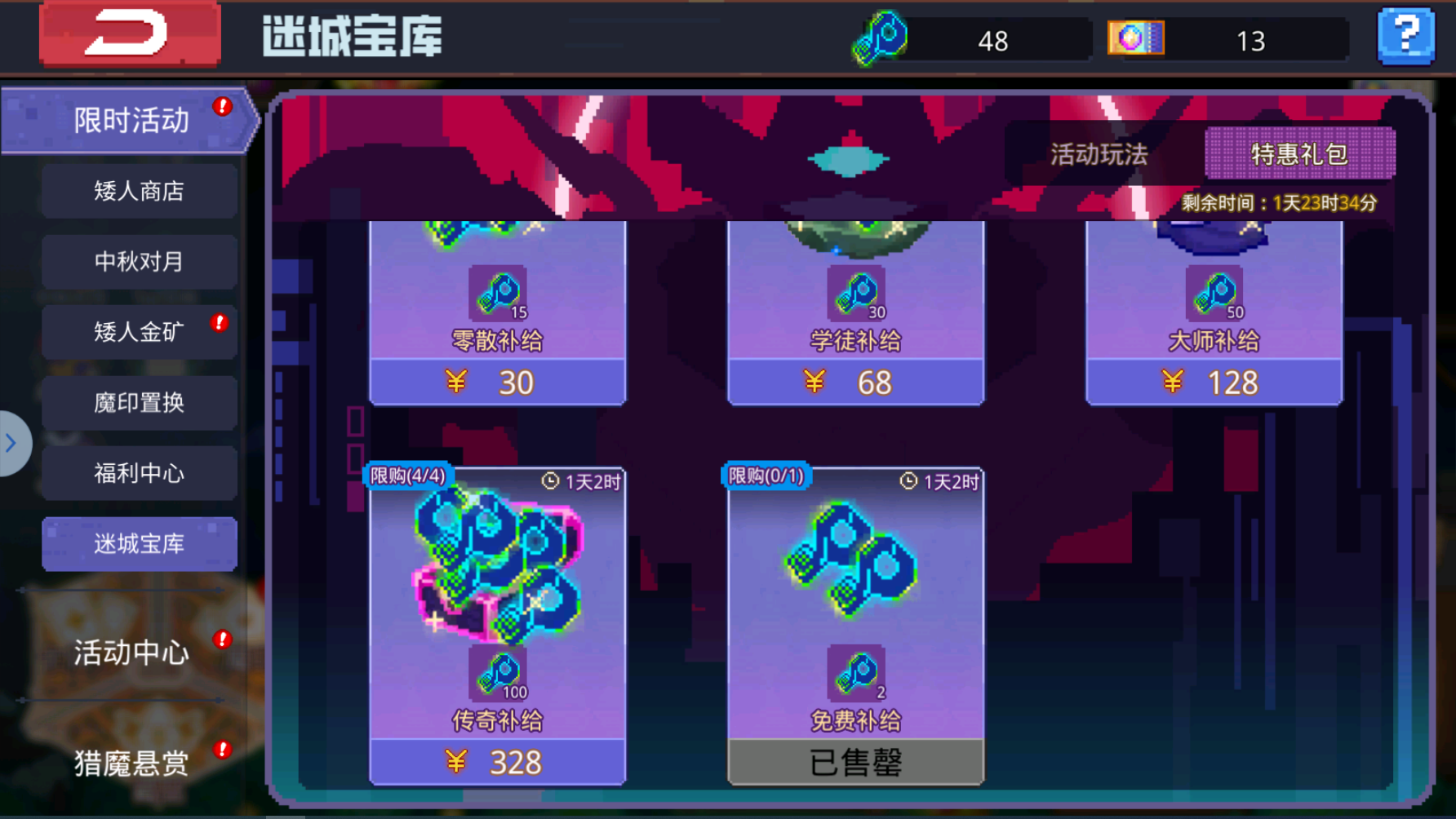Click the 特惠礼包 button
Screen dimensions: 1456x819
(1298, 153)
